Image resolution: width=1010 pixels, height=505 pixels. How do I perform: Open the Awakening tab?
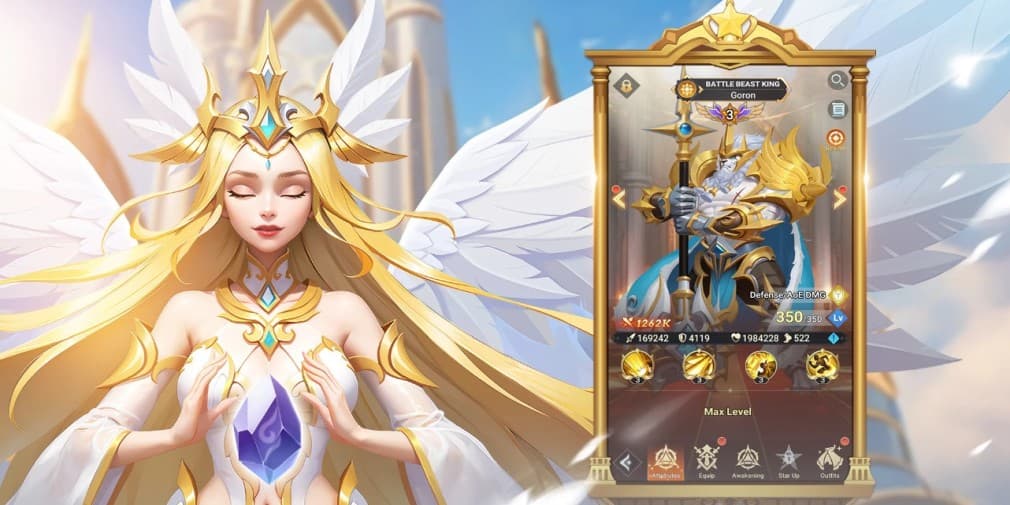(x=748, y=461)
